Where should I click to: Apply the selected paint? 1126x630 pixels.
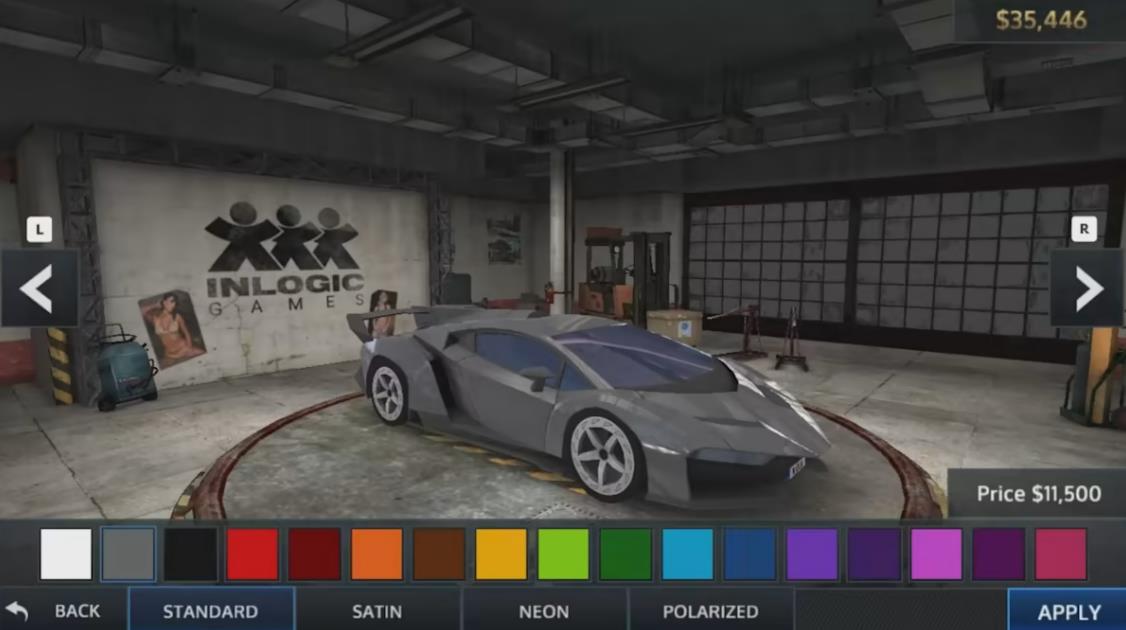click(x=1068, y=611)
